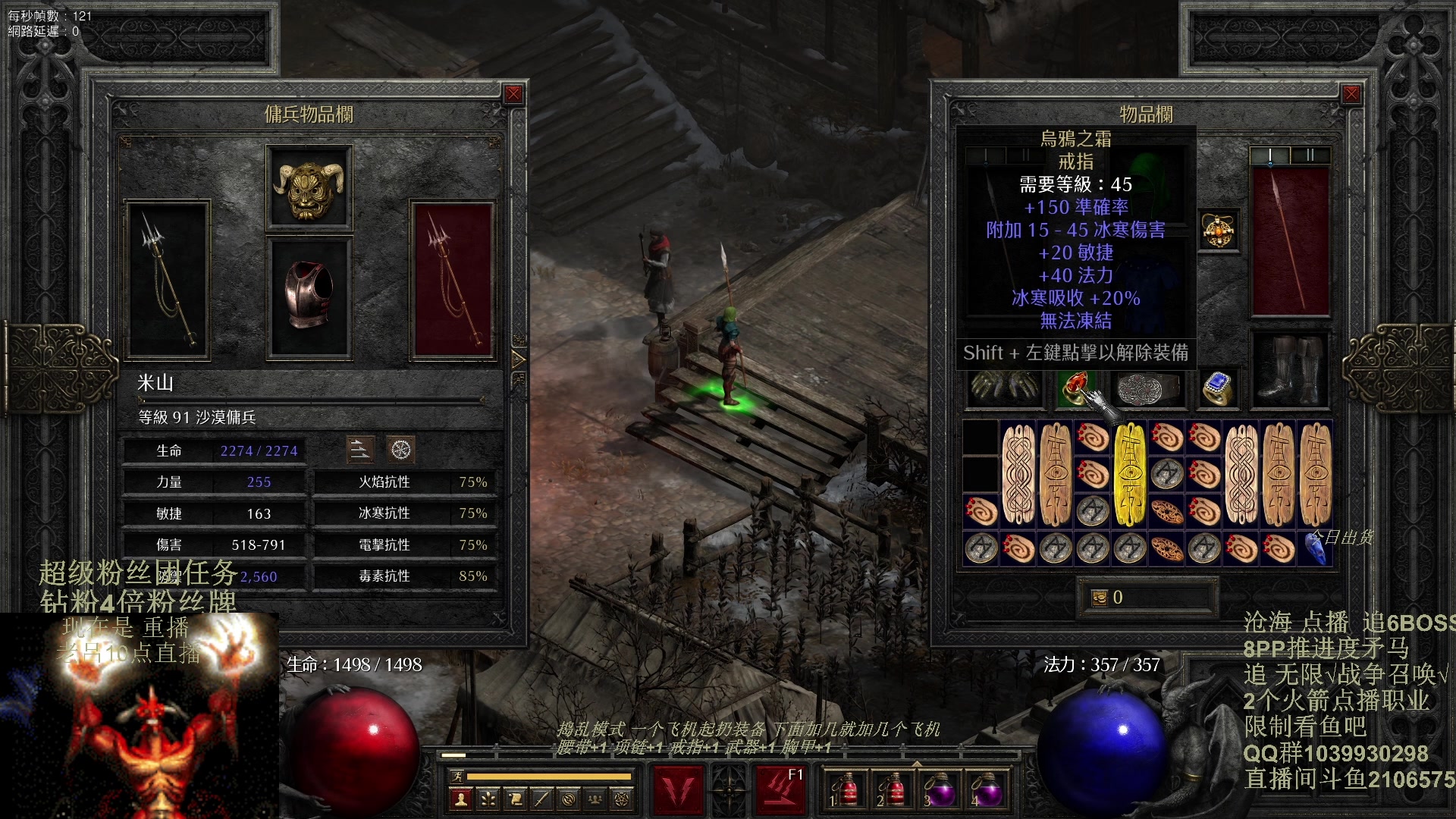The image size is (1456, 819).
Task: Select the mercenary's breastplate armor slot
Action: tap(309, 297)
